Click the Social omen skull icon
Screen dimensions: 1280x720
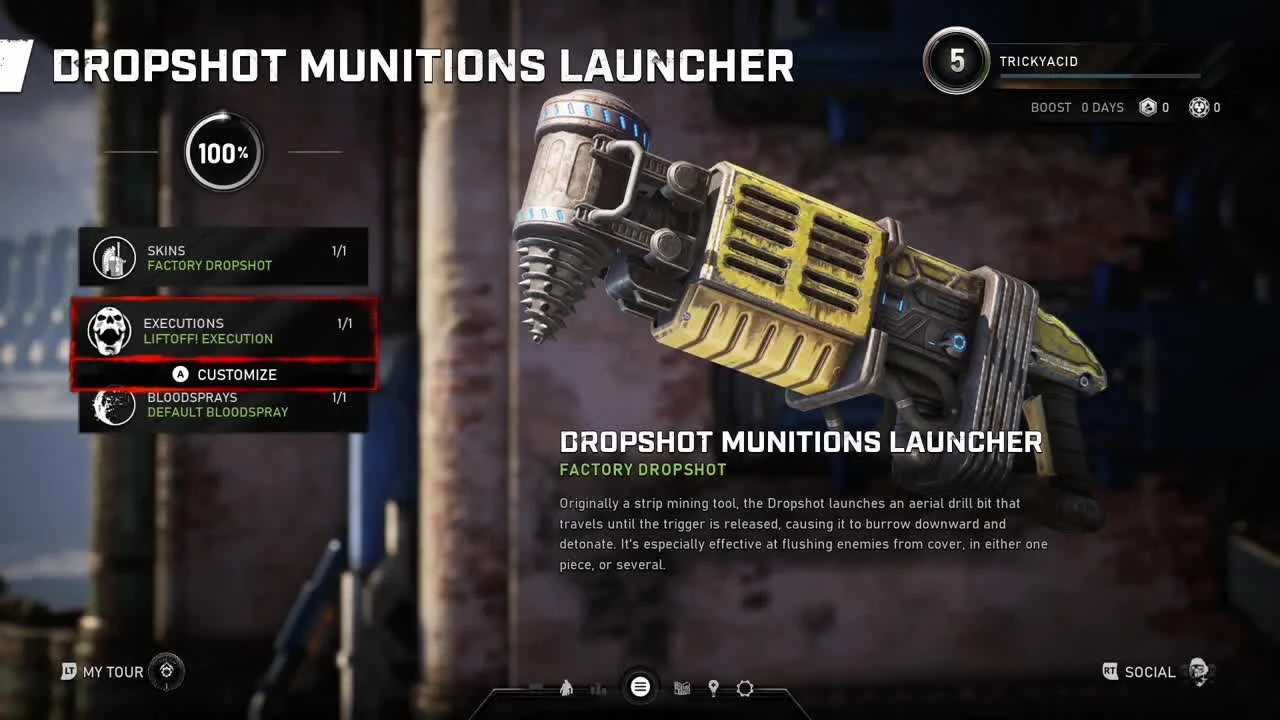tap(1198, 673)
